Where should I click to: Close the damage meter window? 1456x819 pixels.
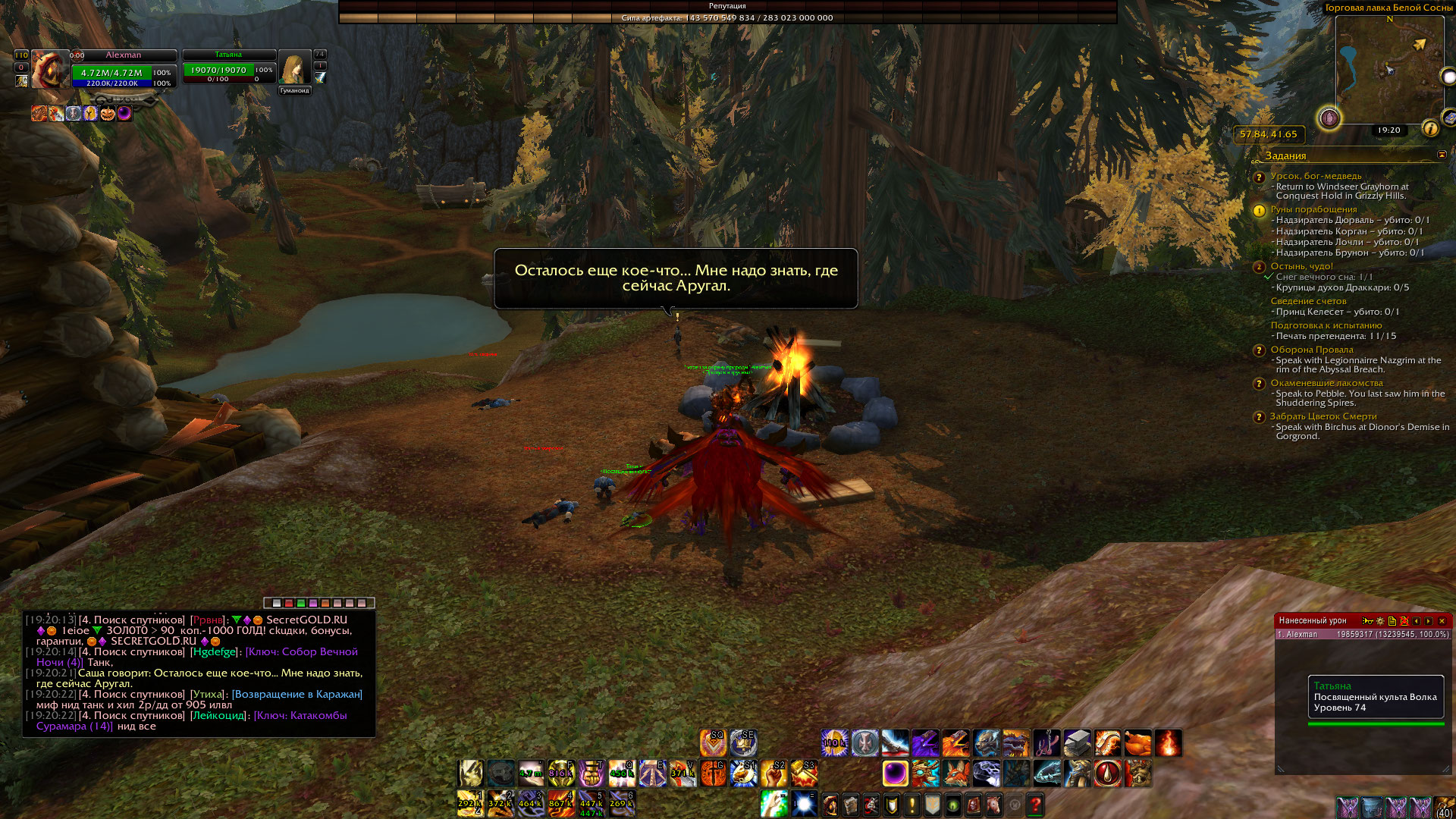click(x=1442, y=621)
